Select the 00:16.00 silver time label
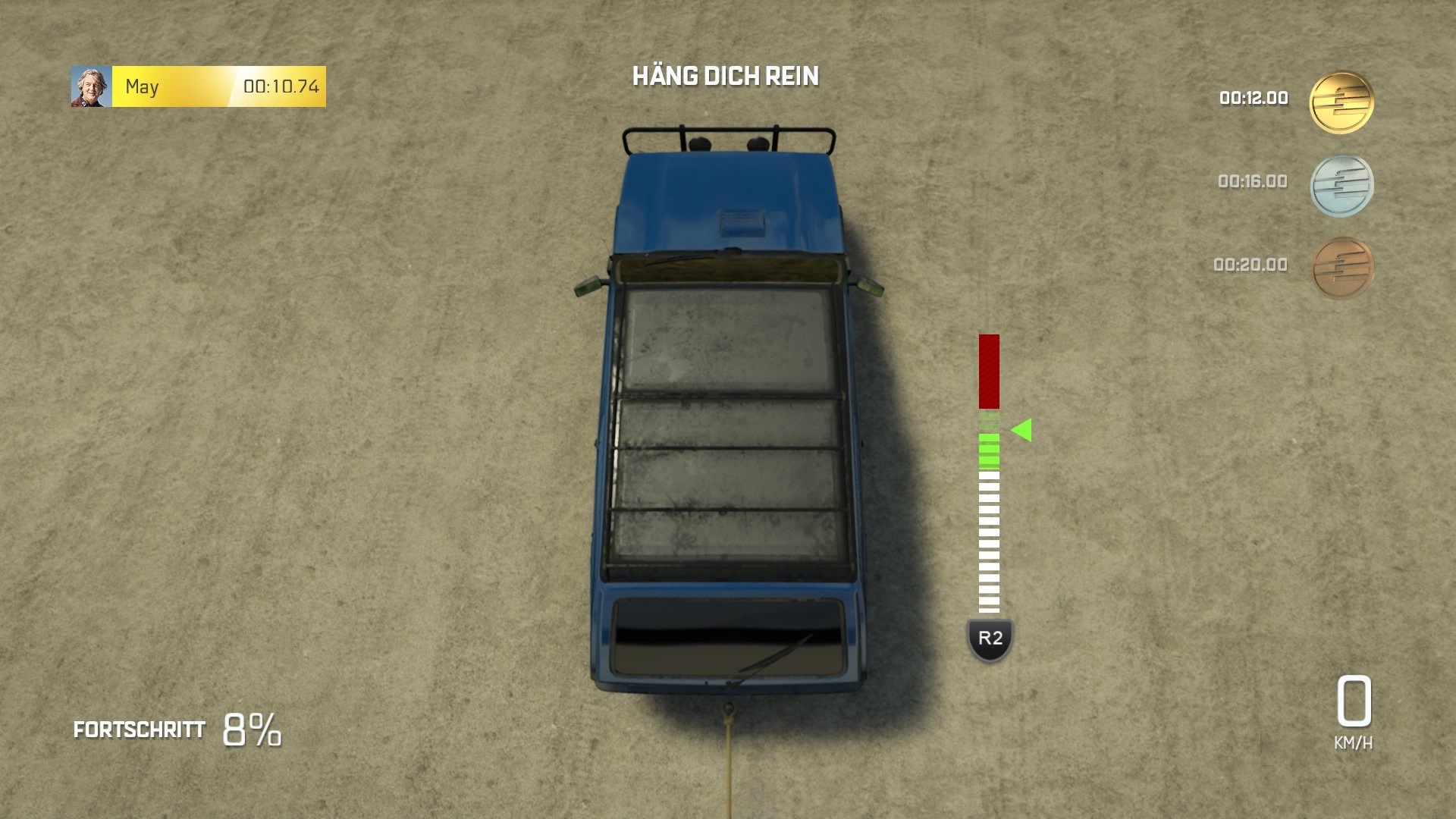Image resolution: width=1456 pixels, height=819 pixels. (x=1253, y=180)
